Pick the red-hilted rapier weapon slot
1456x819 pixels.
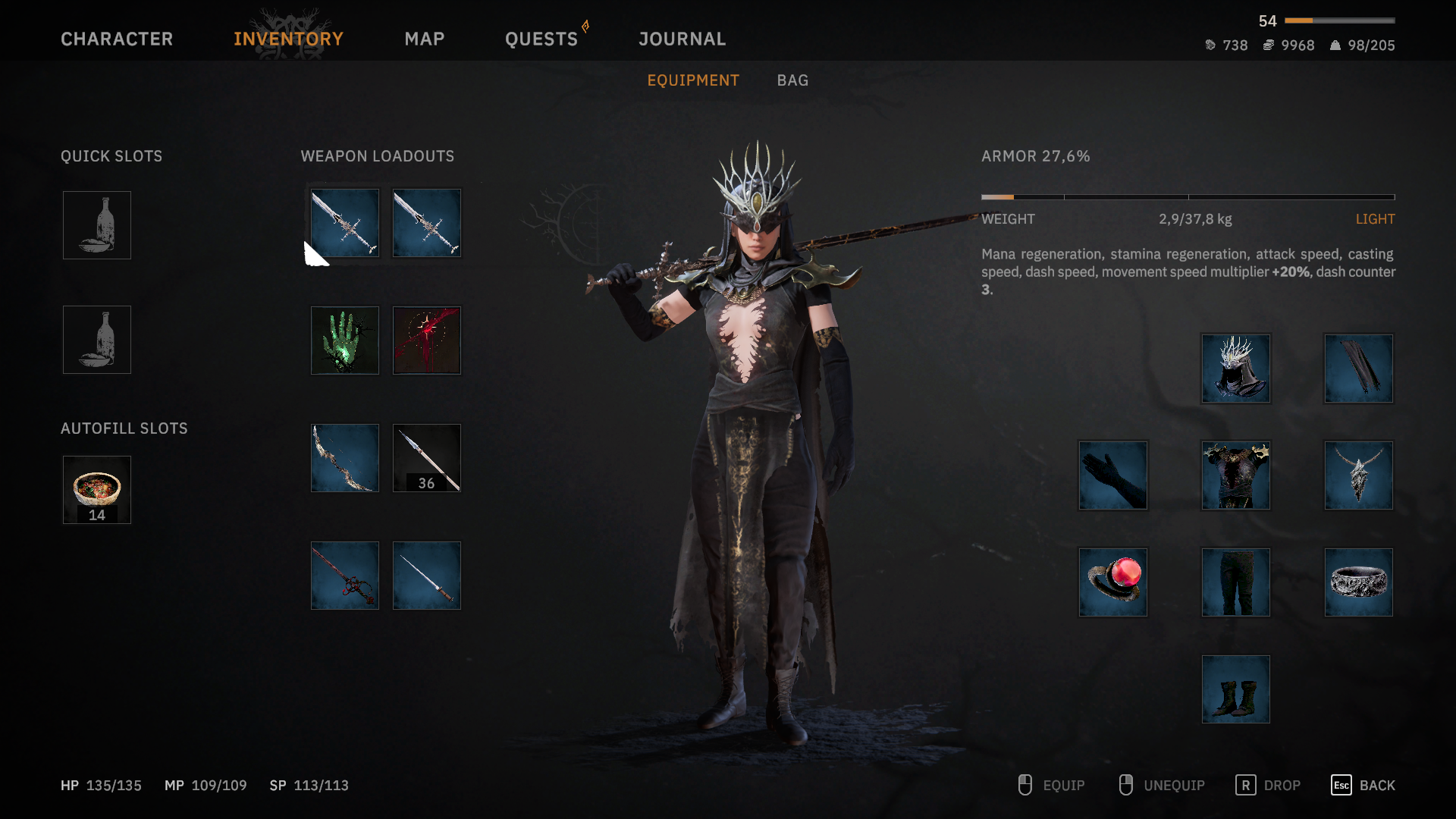coord(345,576)
